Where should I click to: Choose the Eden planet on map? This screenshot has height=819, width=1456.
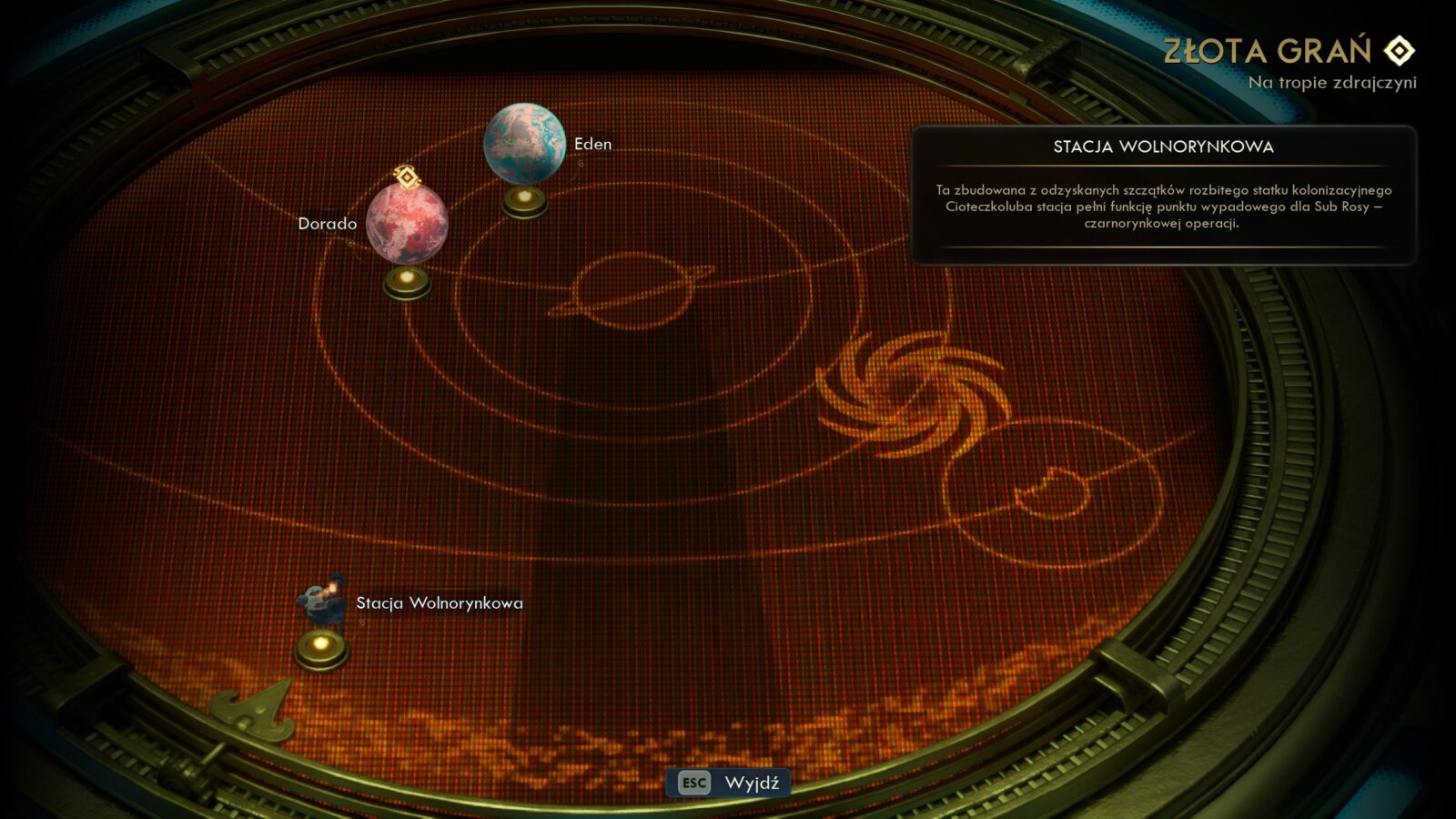point(524,144)
